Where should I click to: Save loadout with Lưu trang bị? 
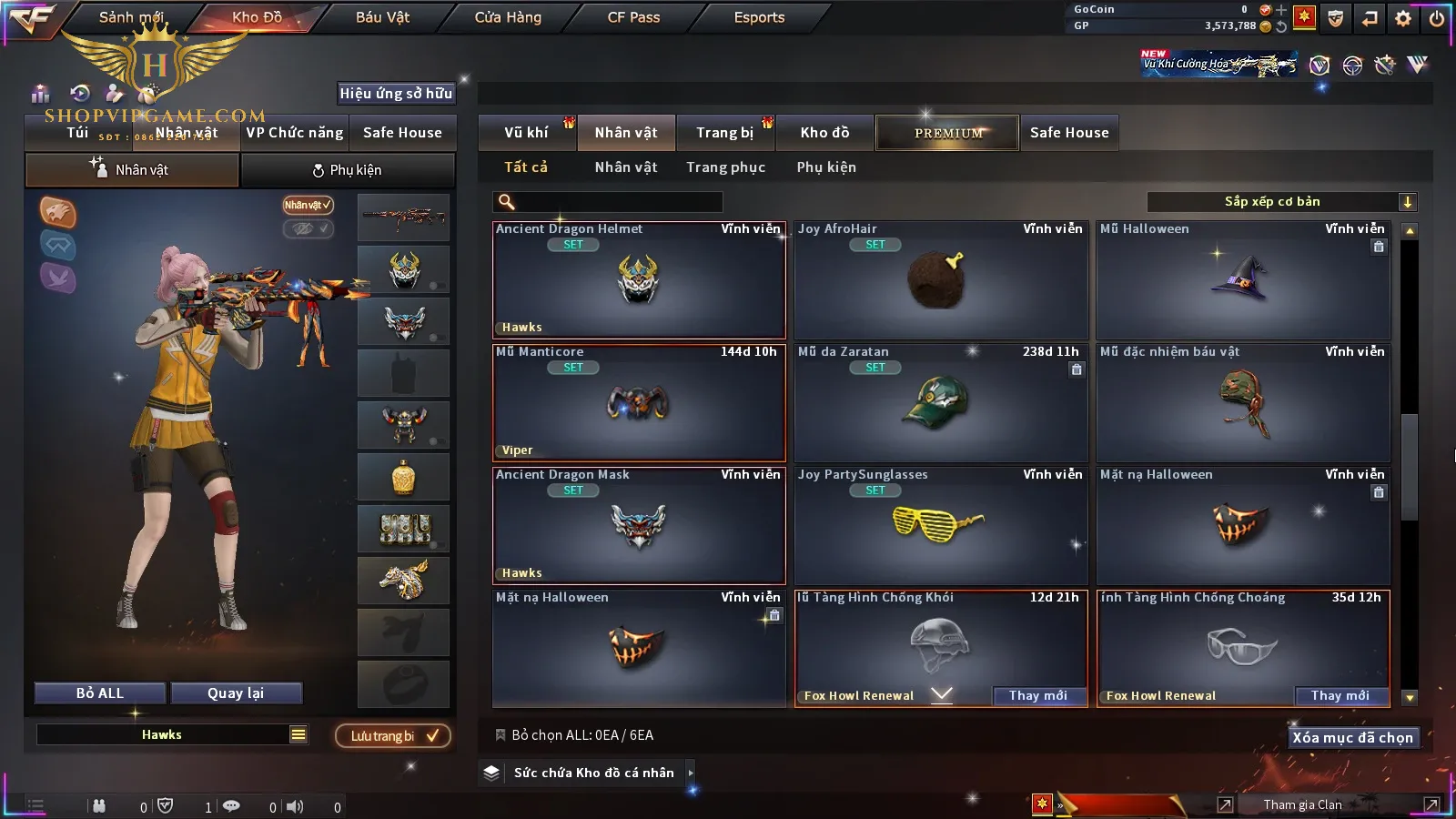(x=393, y=736)
